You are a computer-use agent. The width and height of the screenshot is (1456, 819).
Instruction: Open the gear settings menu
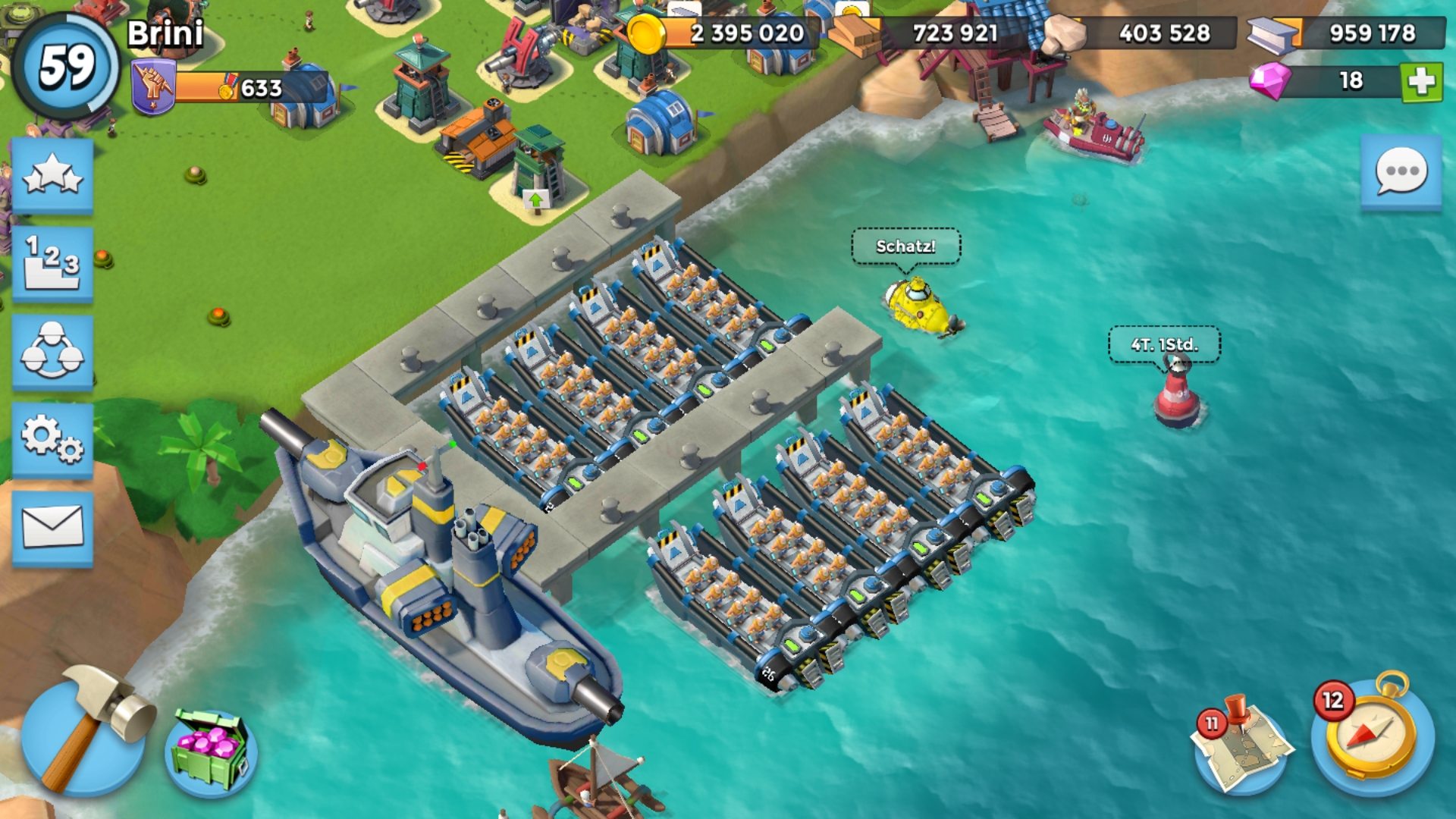(52, 440)
